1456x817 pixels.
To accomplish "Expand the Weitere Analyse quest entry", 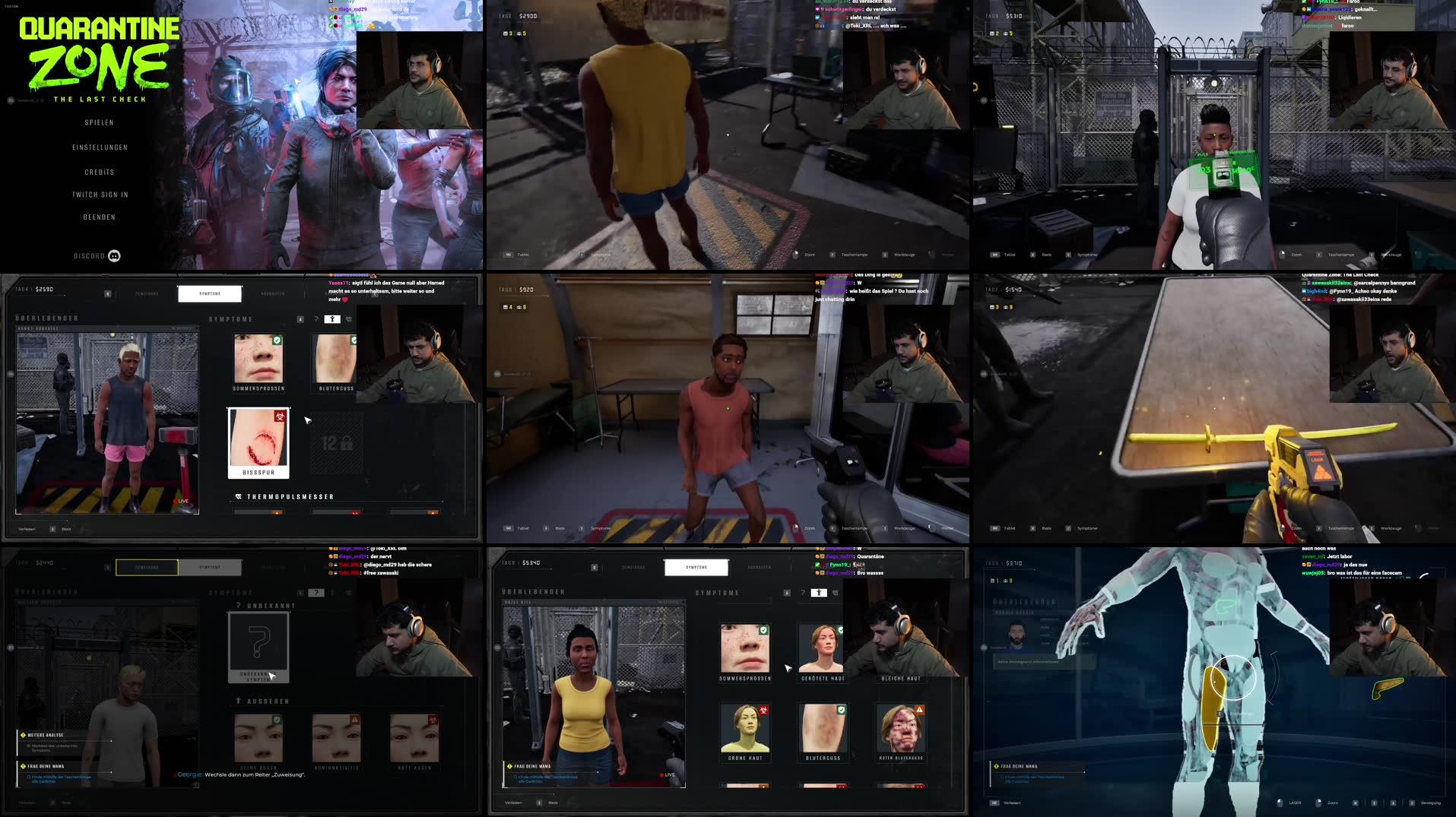I will point(44,735).
